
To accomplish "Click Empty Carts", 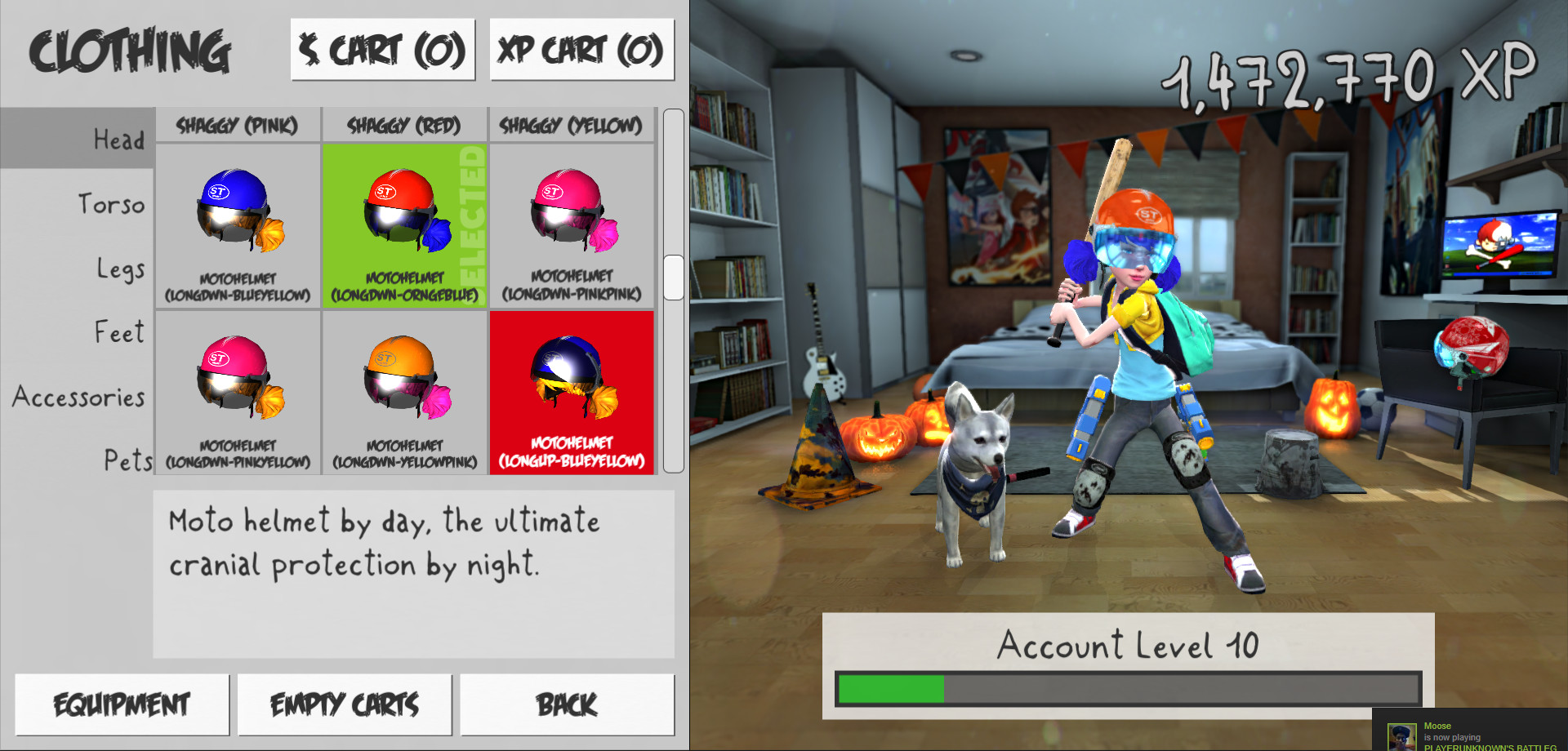I will coord(345,704).
